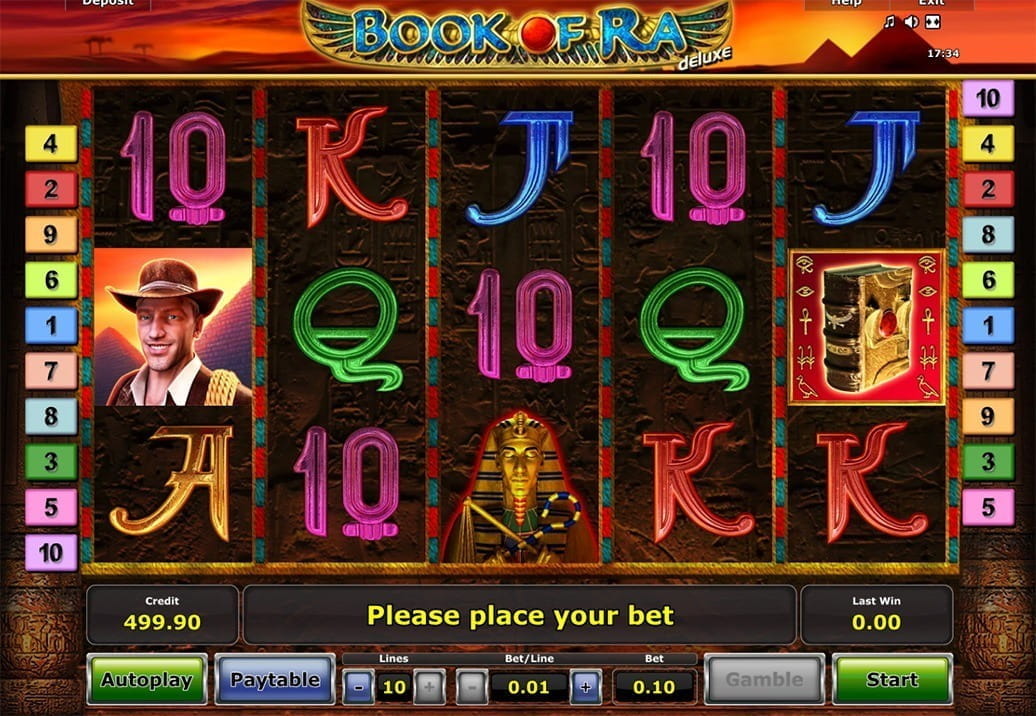Lower the Bet/Line amount

click(472, 687)
